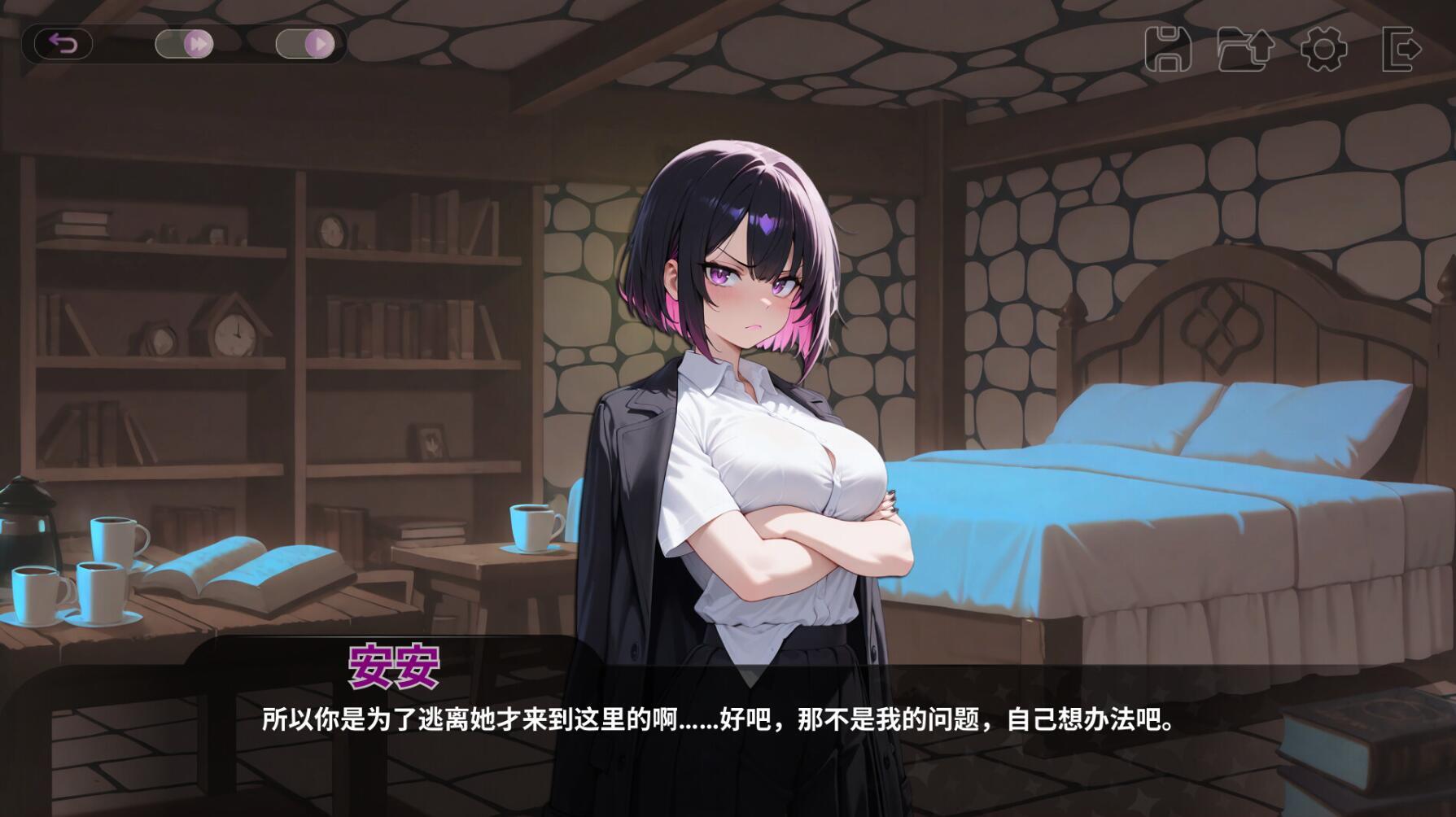
Task: Exit the game via the door arrow icon
Action: (x=1401, y=49)
